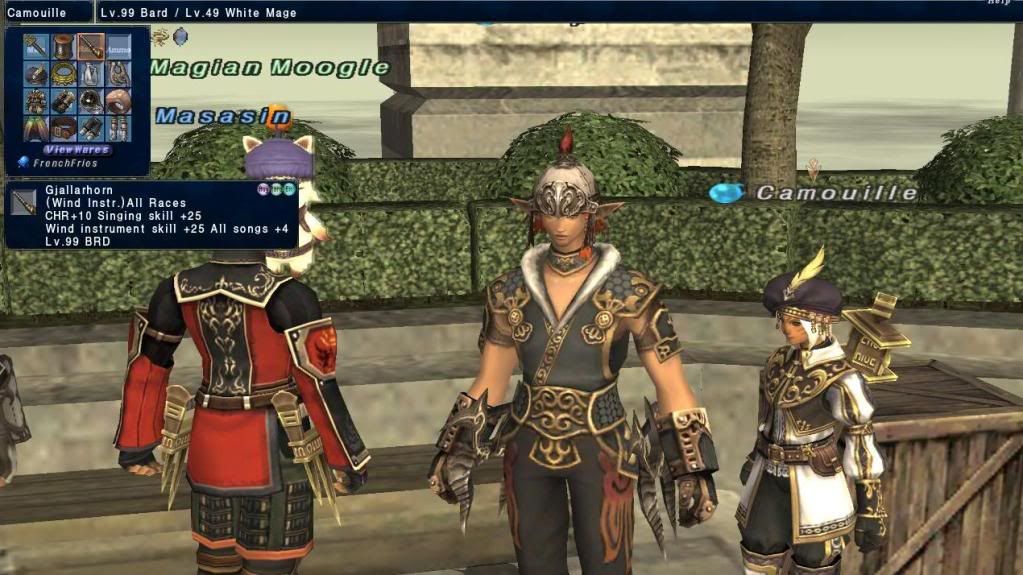Inspect the brown ring slot

119,101
